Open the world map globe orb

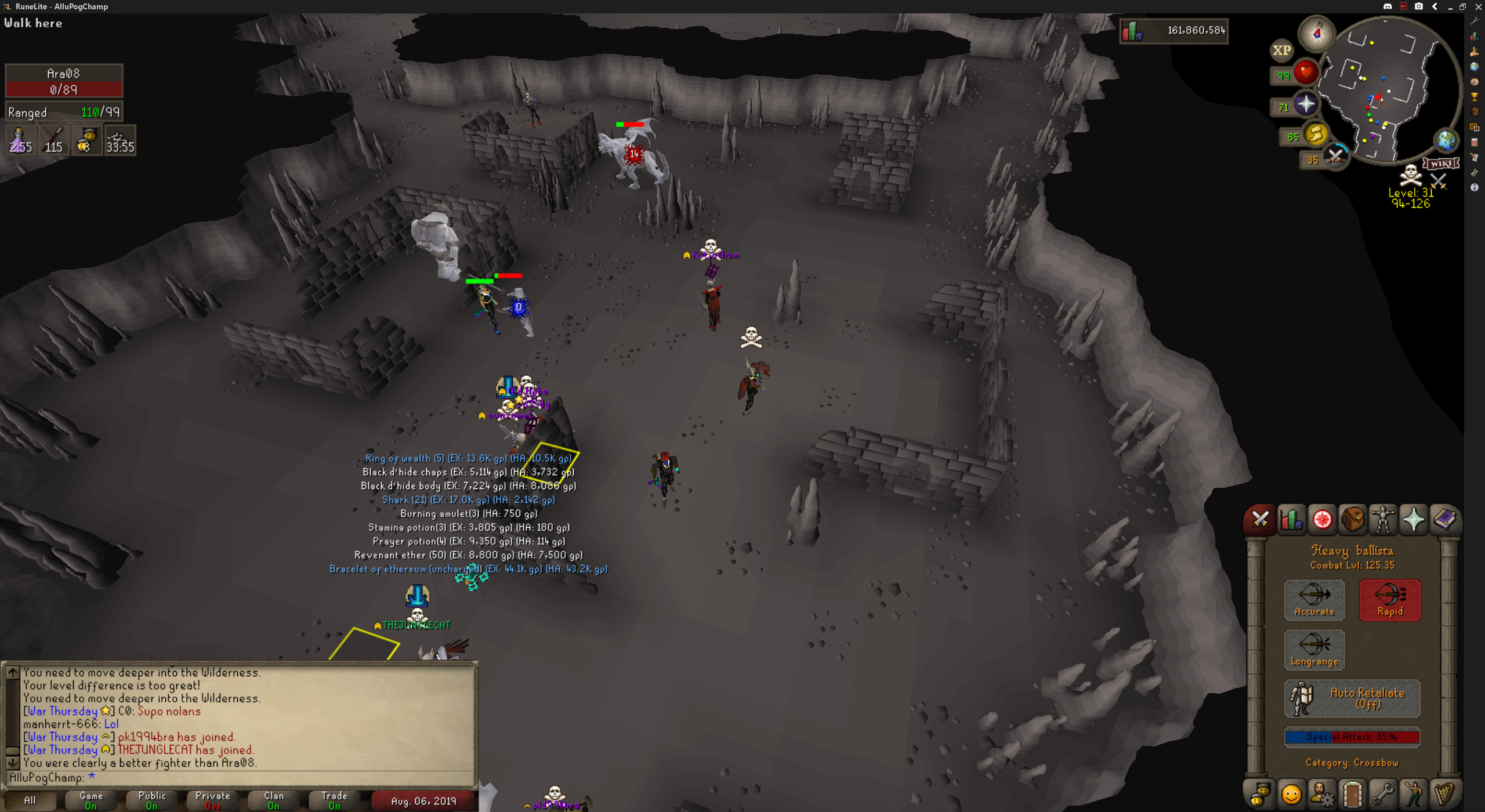pyautogui.click(x=1446, y=140)
